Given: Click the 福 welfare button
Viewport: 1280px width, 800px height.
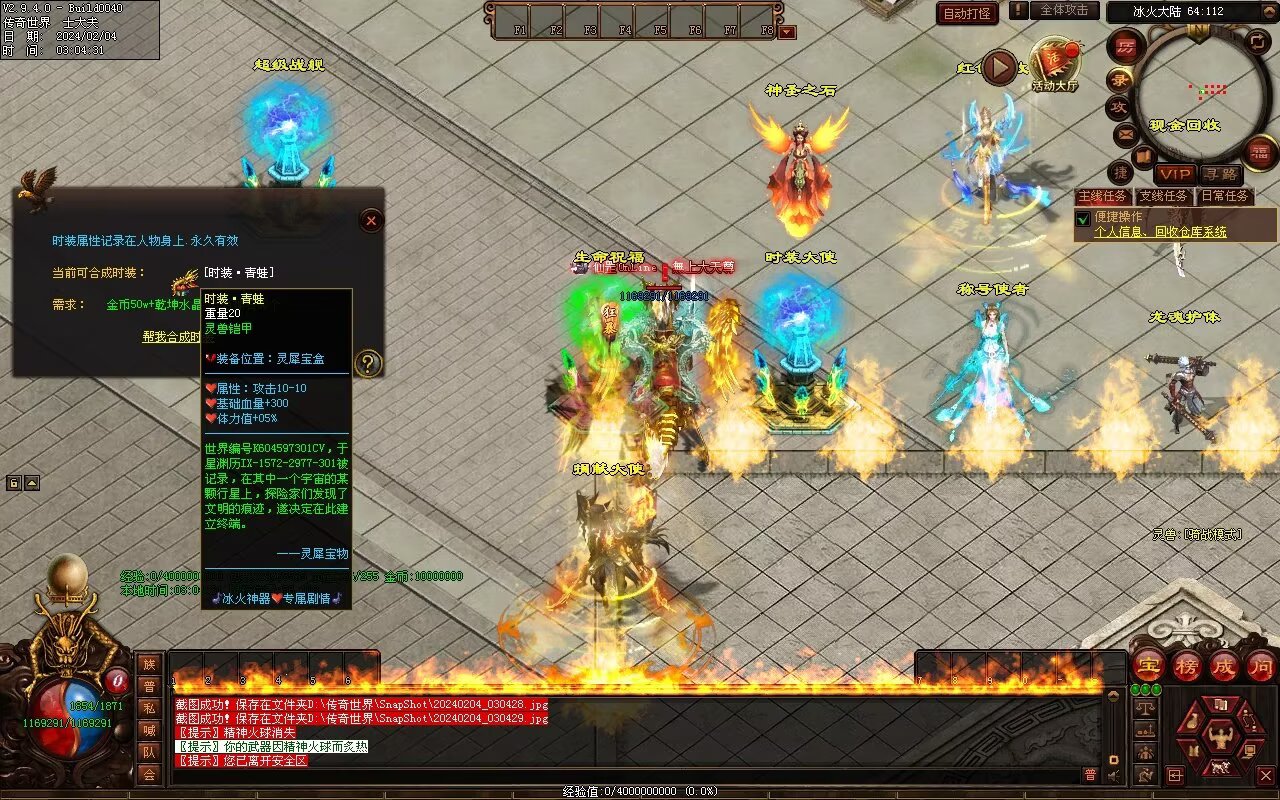Looking at the screenshot, I should [x=1260, y=152].
